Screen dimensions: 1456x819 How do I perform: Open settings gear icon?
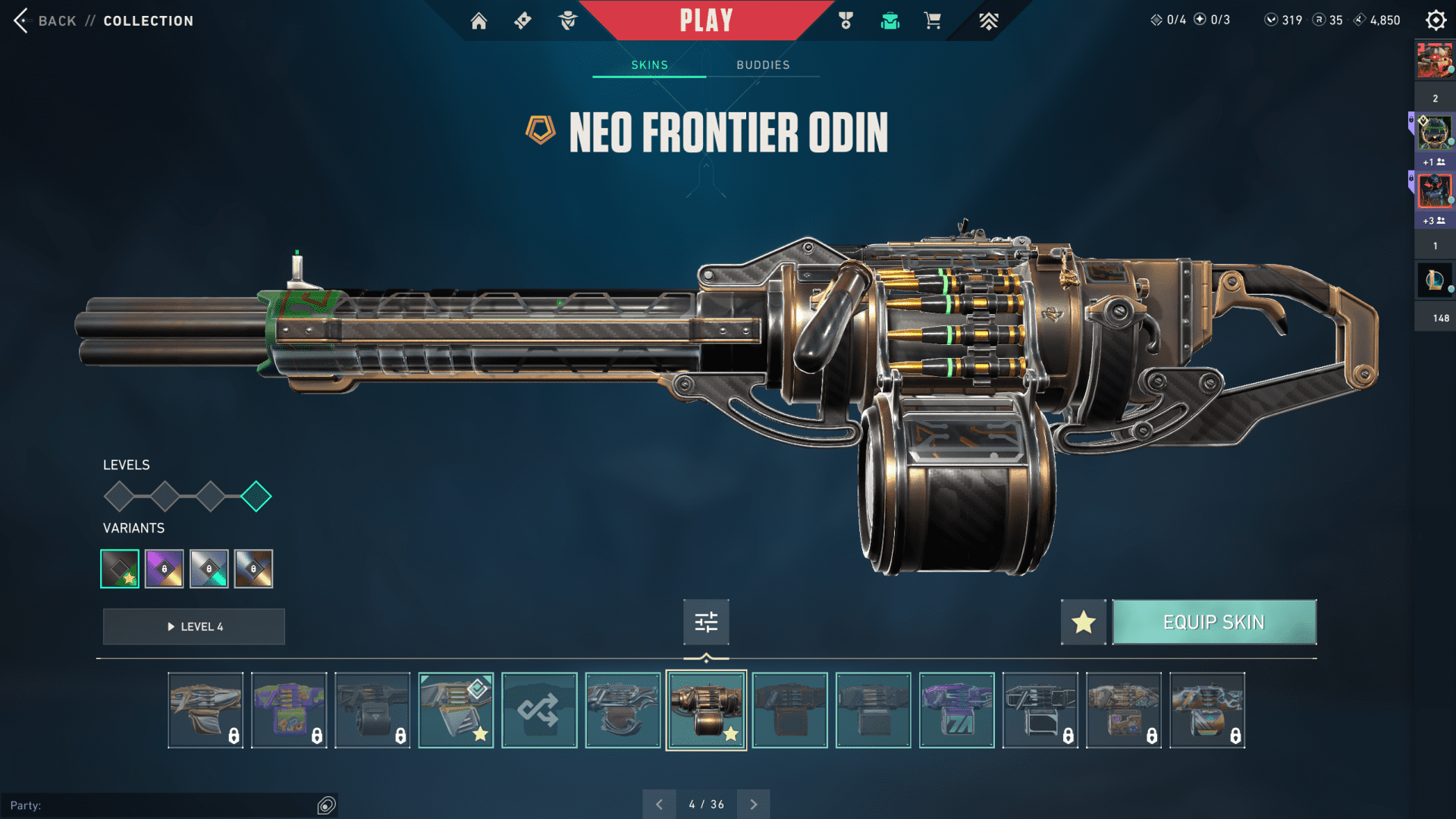tap(1436, 20)
